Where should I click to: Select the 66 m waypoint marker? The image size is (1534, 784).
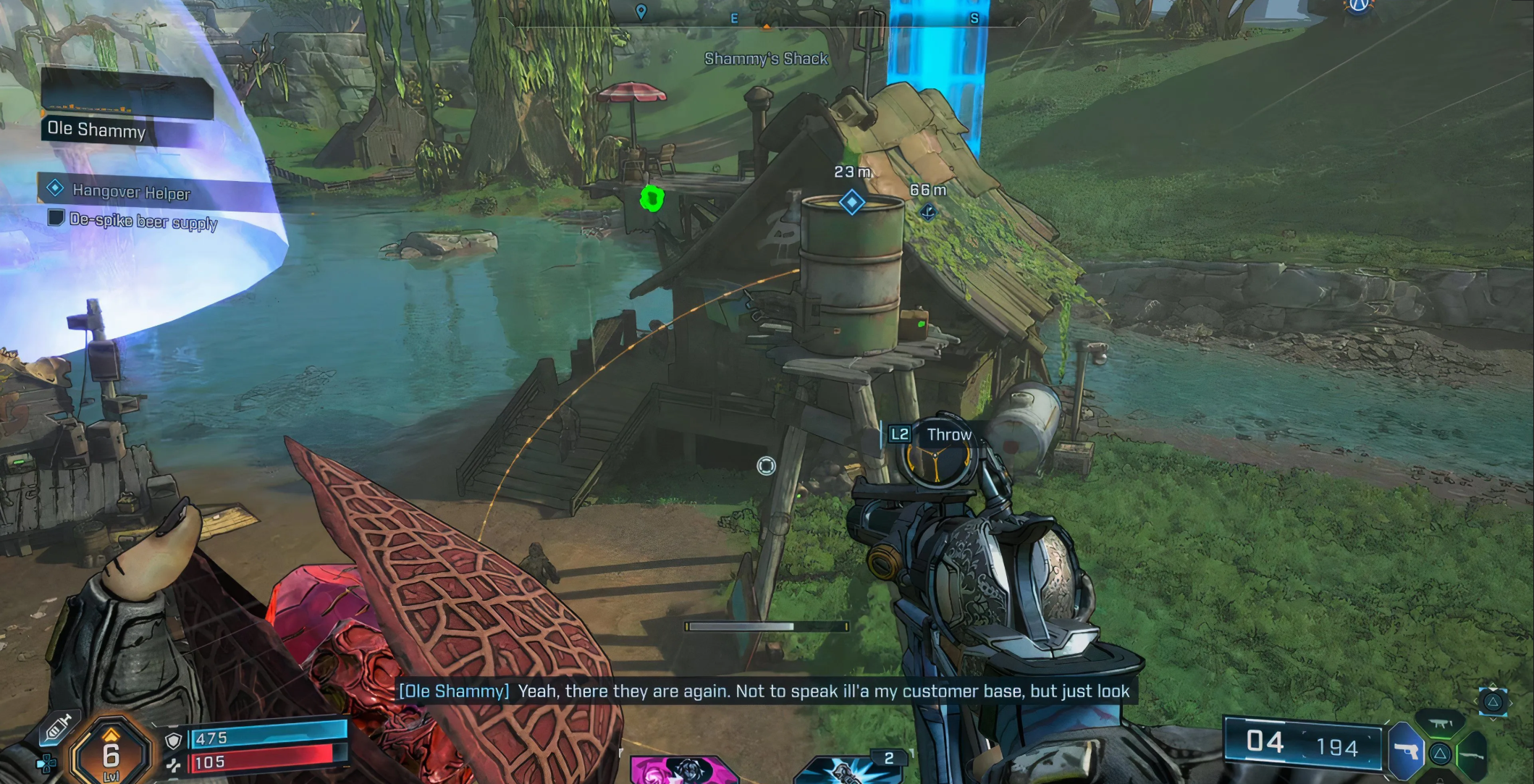tap(928, 212)
